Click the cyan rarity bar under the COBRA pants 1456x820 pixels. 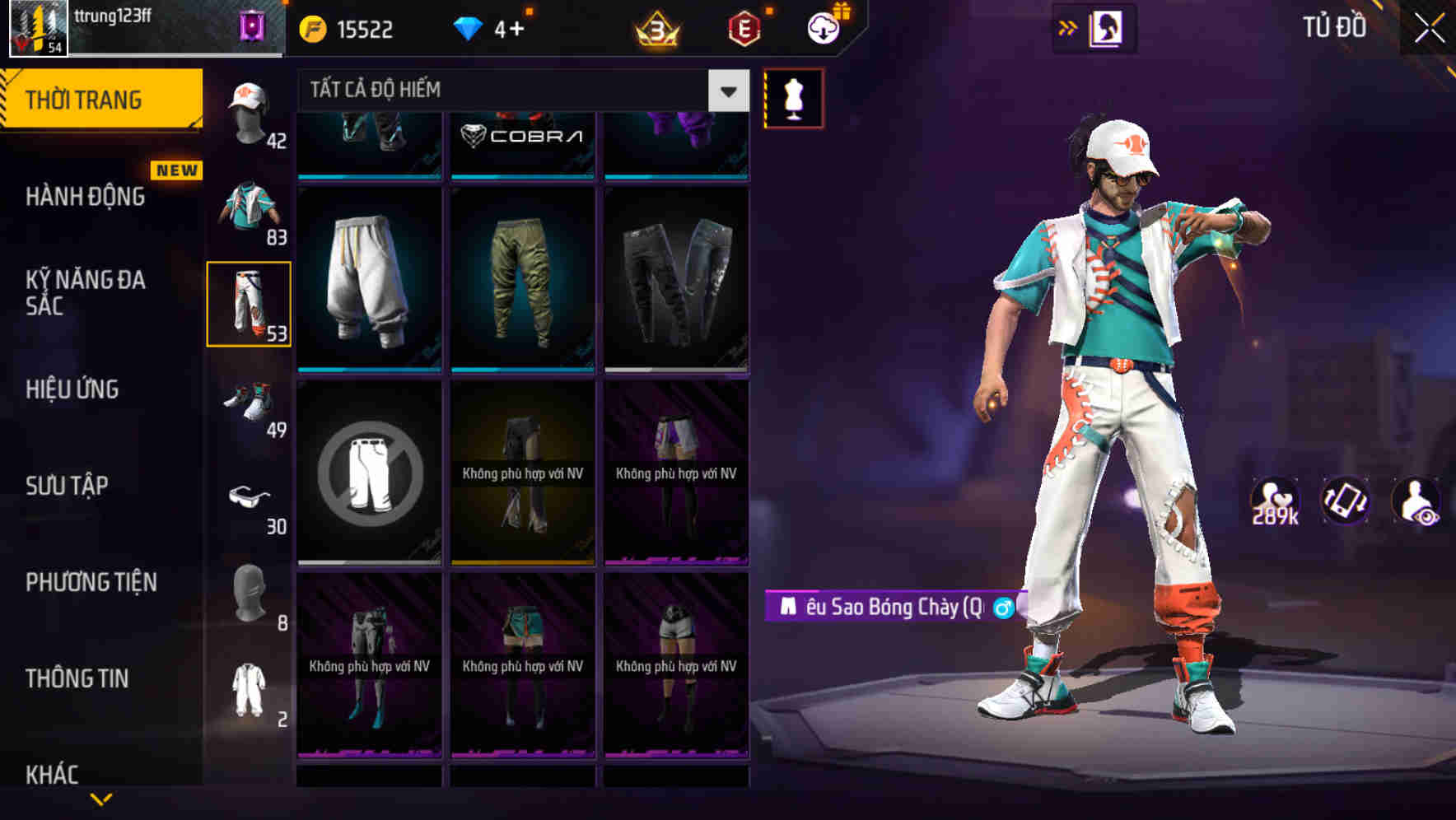coord(522,175)
